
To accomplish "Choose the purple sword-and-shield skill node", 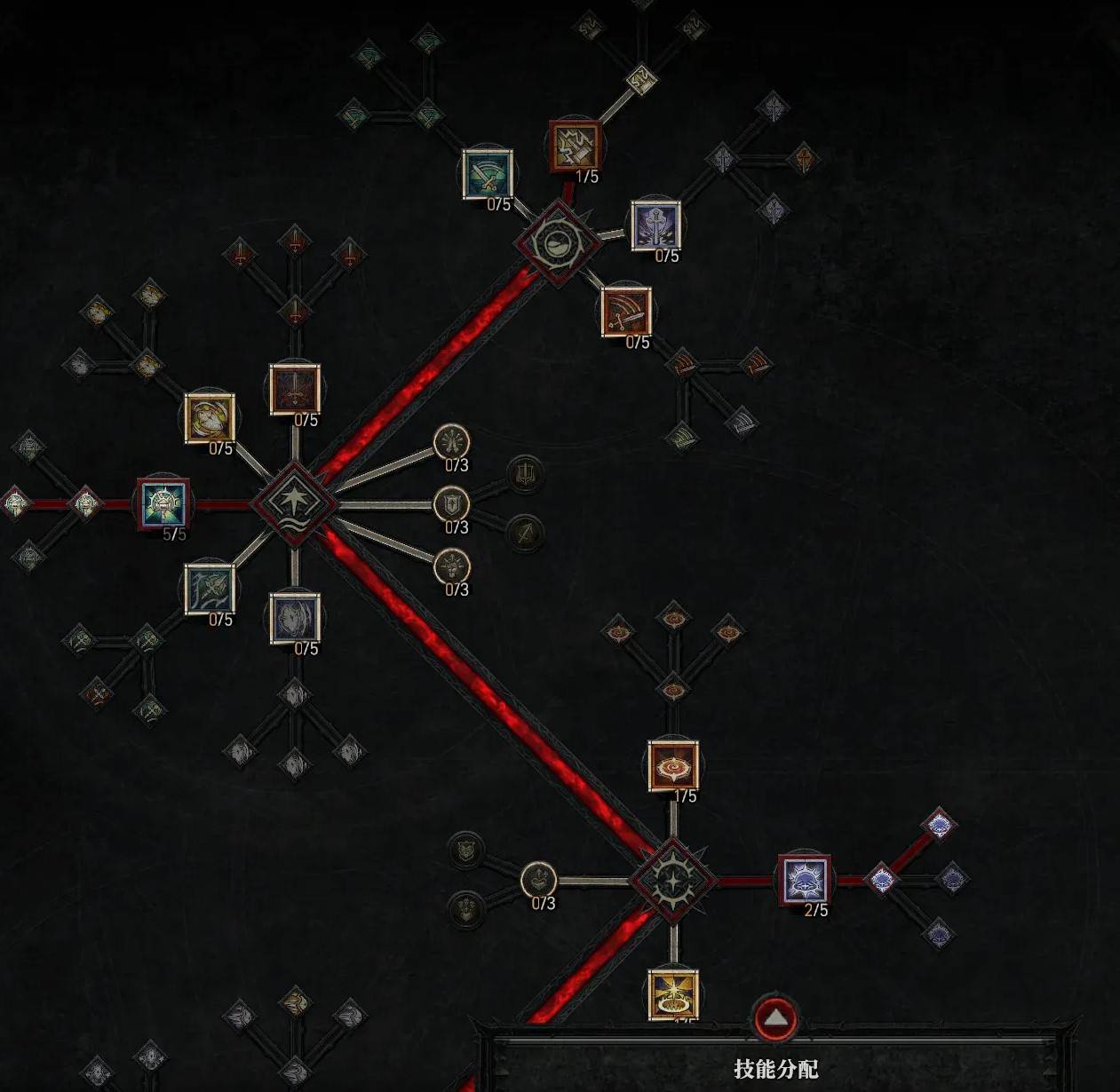I will coord(655,226).
